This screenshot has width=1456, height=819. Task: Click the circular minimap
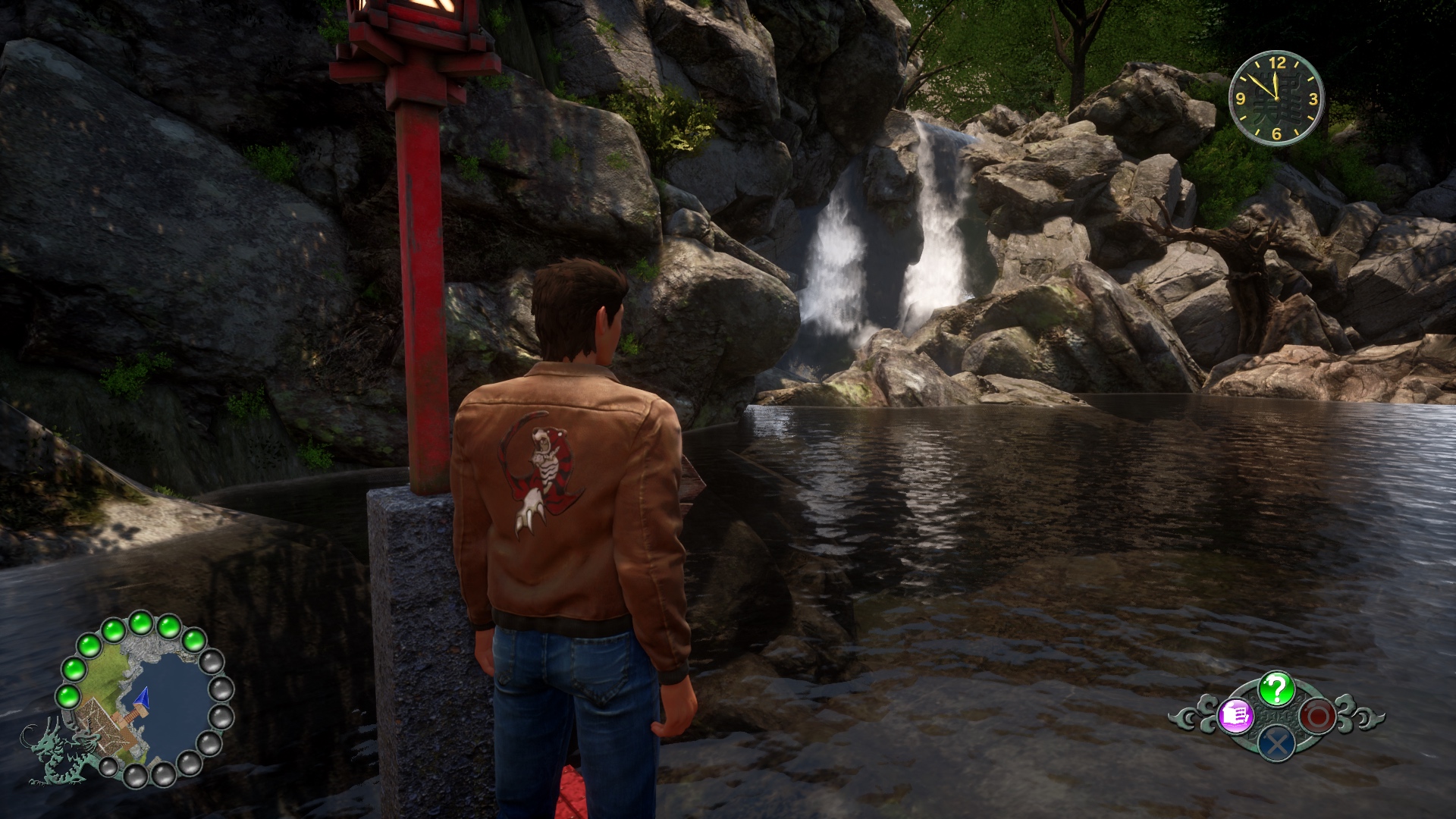pos(144,699)
